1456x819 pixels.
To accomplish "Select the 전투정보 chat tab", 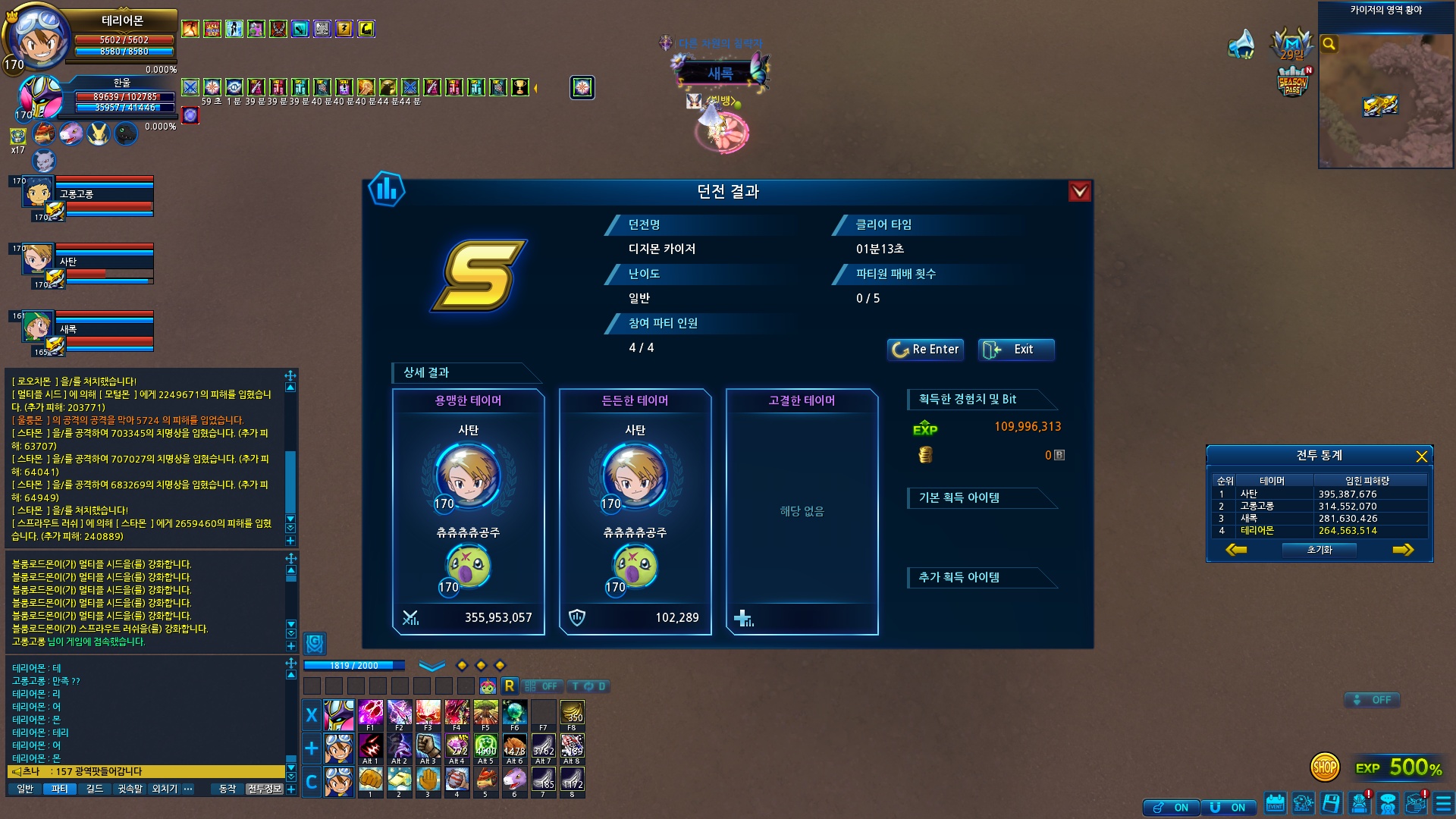I will click(265, 789).
